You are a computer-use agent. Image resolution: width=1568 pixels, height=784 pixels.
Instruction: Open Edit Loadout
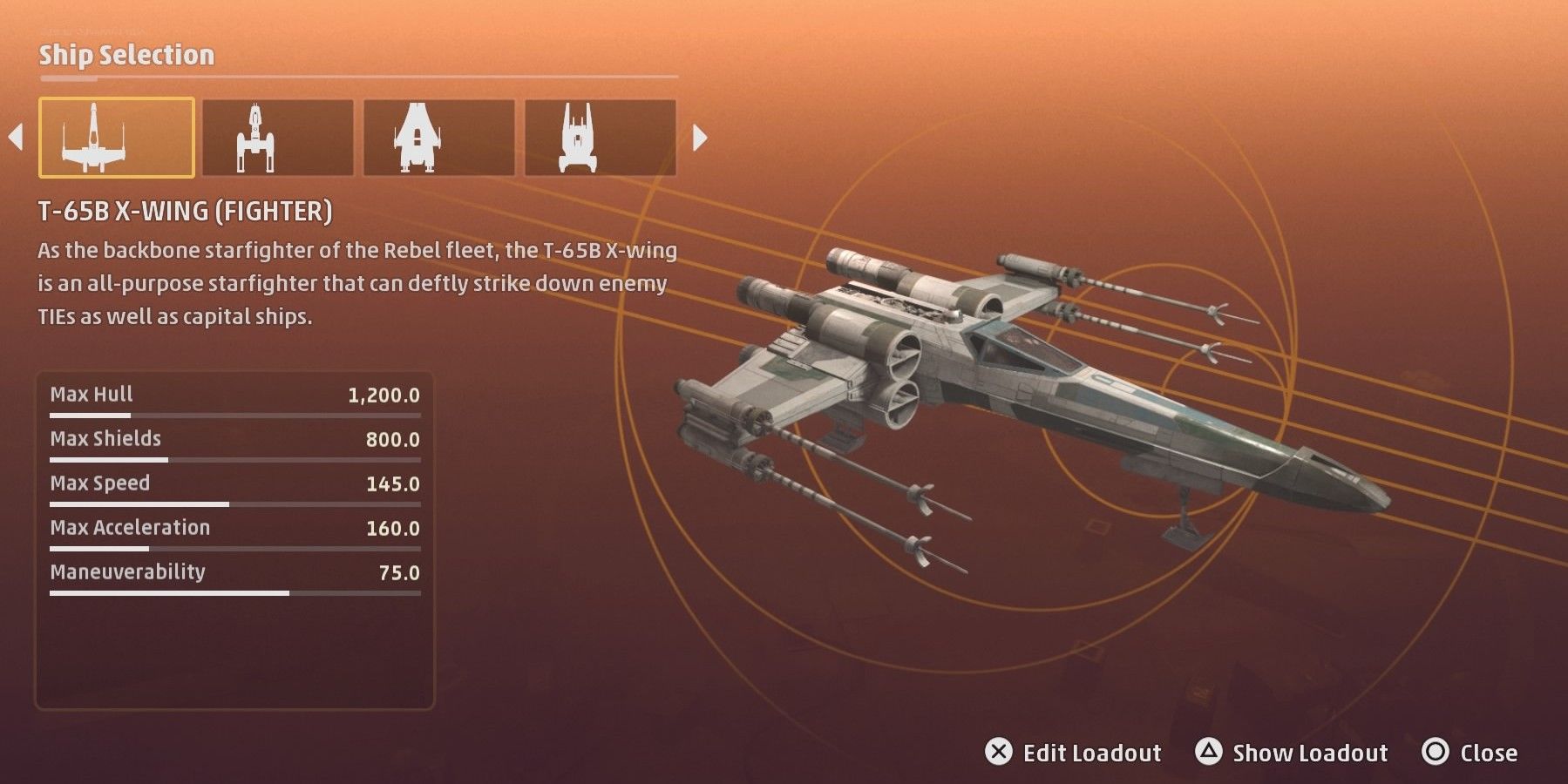(1094, 752)
